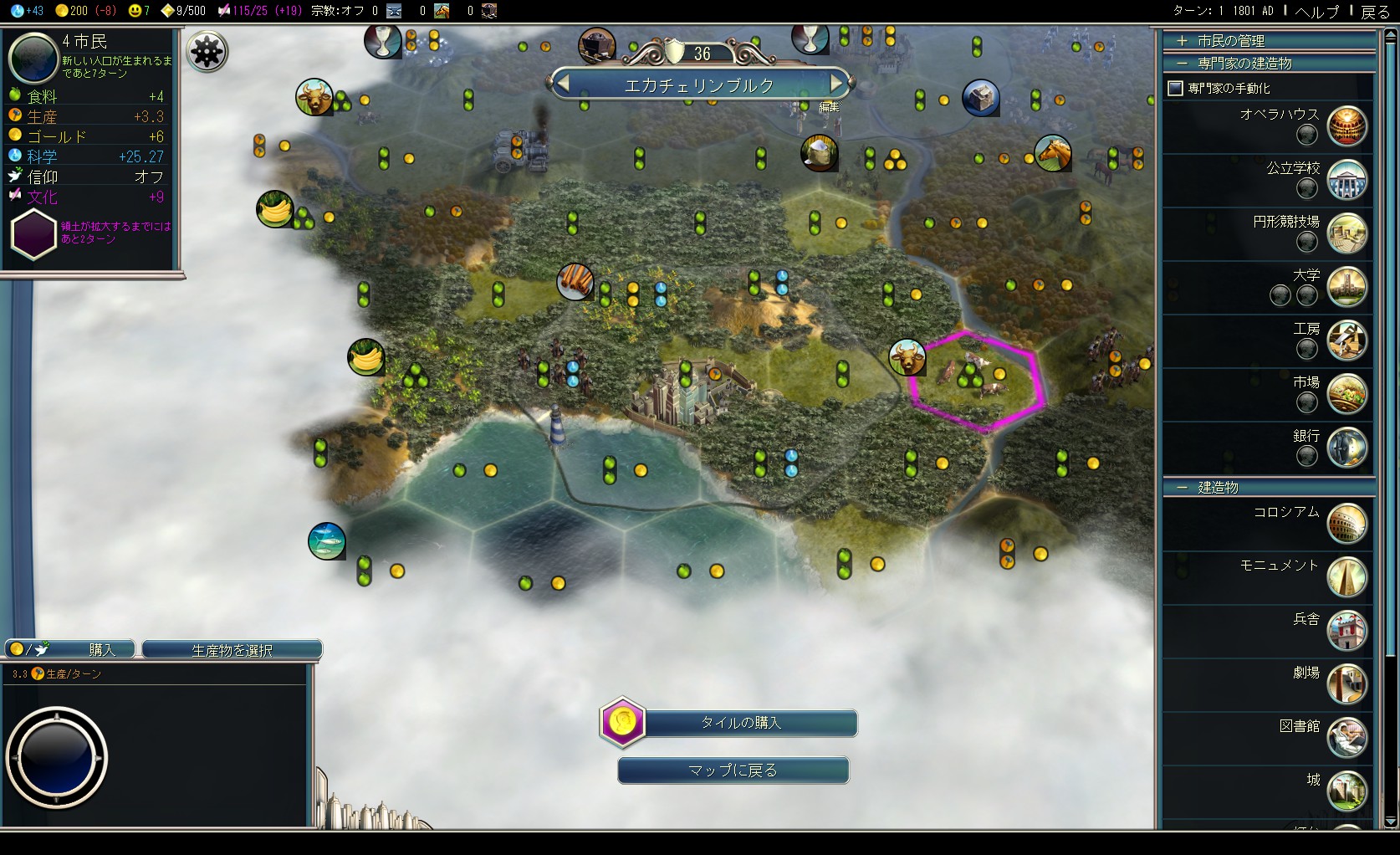Select the オペラハウス building icon
1400x855 pixels.
(1346, 125)
